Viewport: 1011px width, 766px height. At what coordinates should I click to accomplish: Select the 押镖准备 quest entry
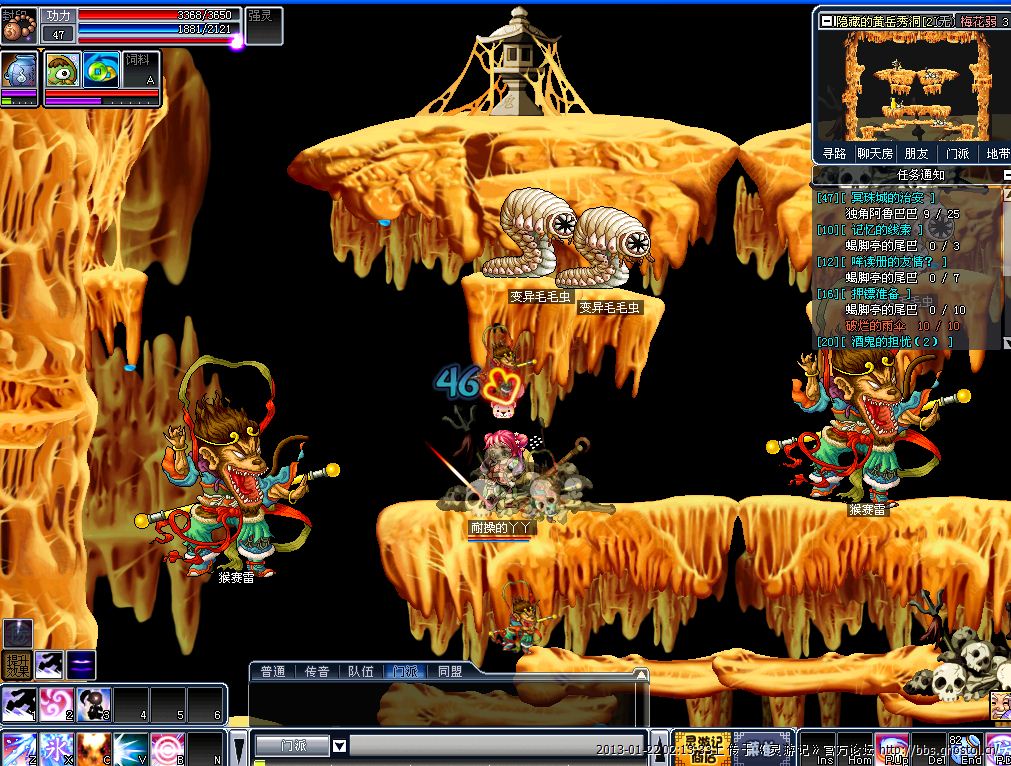873,295
